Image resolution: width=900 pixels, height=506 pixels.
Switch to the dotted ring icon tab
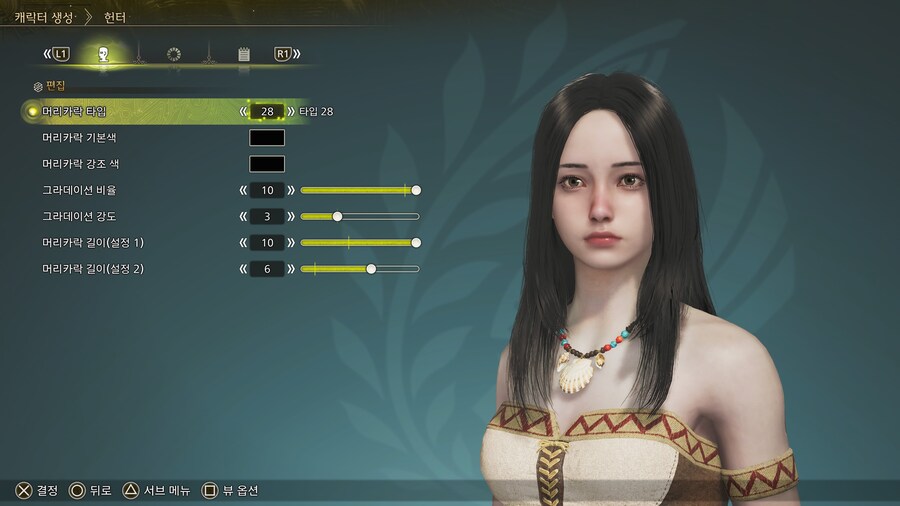173,54
